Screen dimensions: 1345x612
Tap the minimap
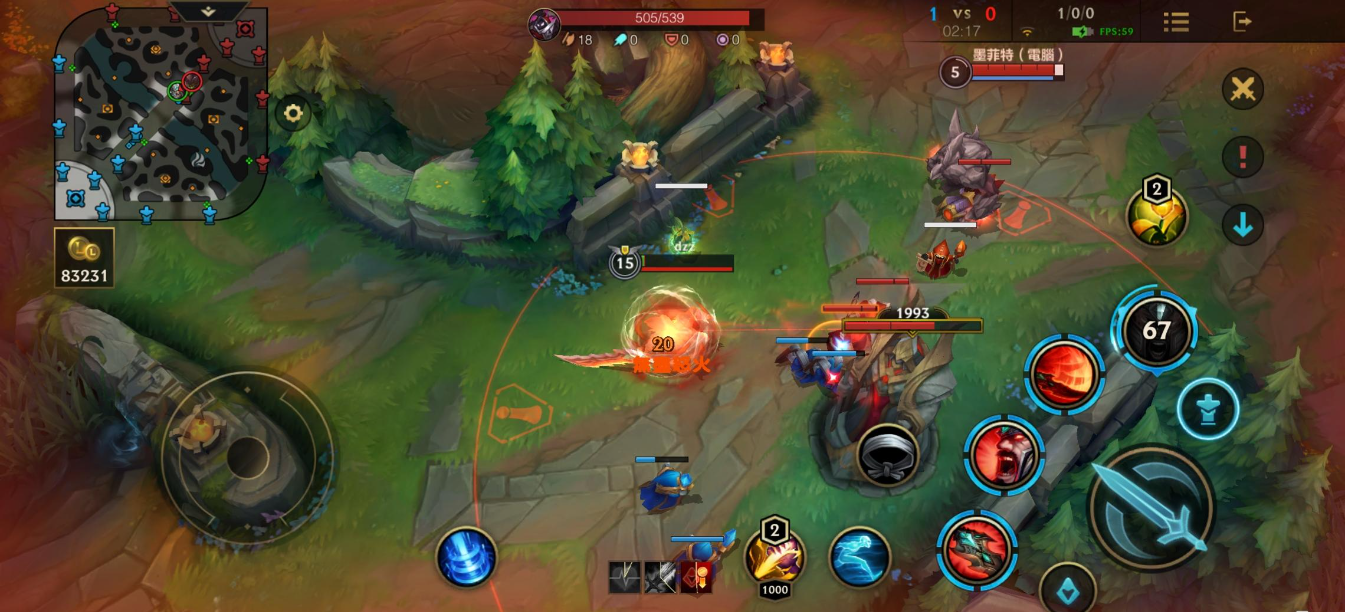click(161, 112)
